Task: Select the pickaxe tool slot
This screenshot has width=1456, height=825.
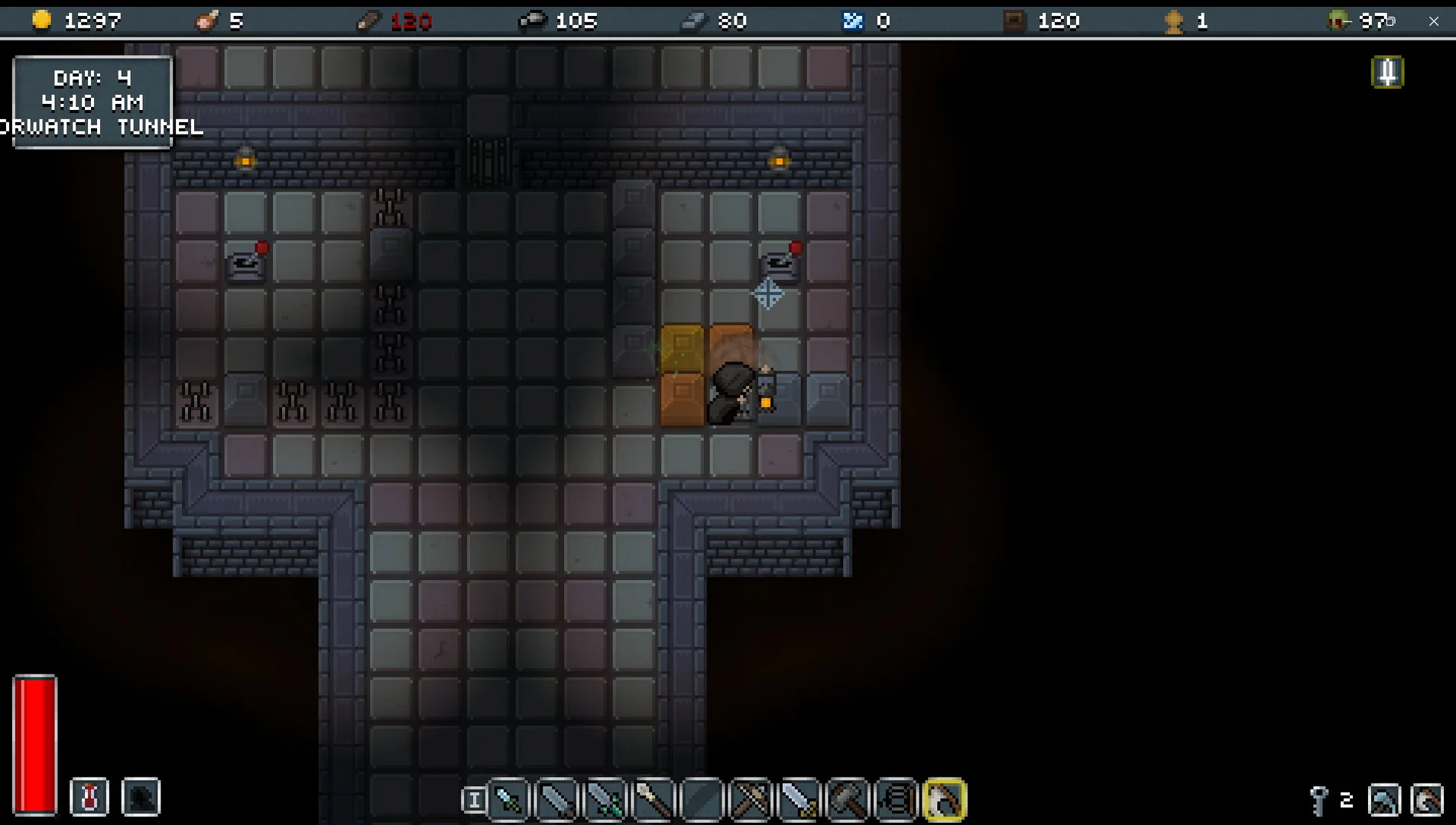Action: pyautogui.click(x=1384, y=800)
